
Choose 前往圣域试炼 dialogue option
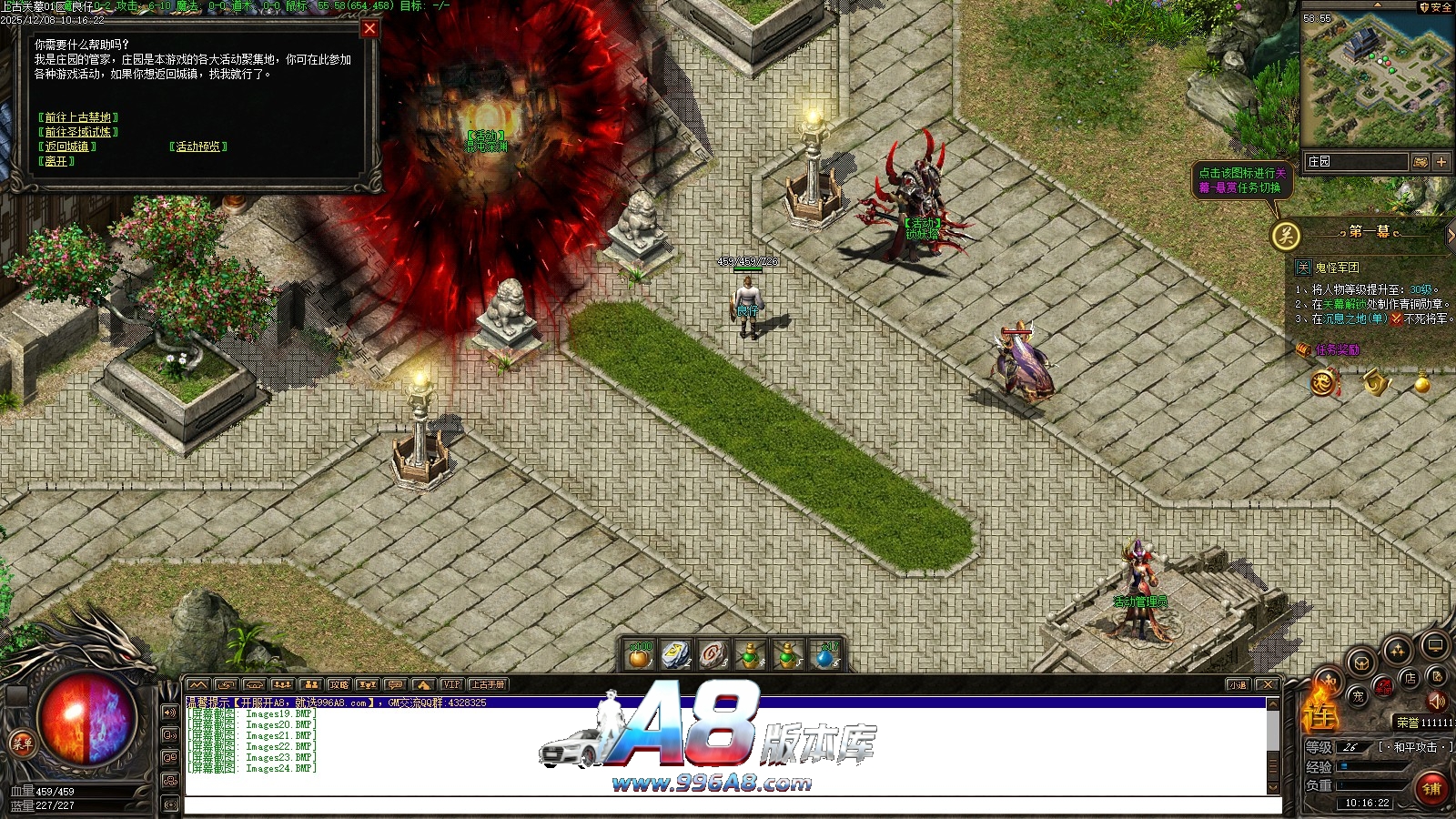[x=78, y=132]
